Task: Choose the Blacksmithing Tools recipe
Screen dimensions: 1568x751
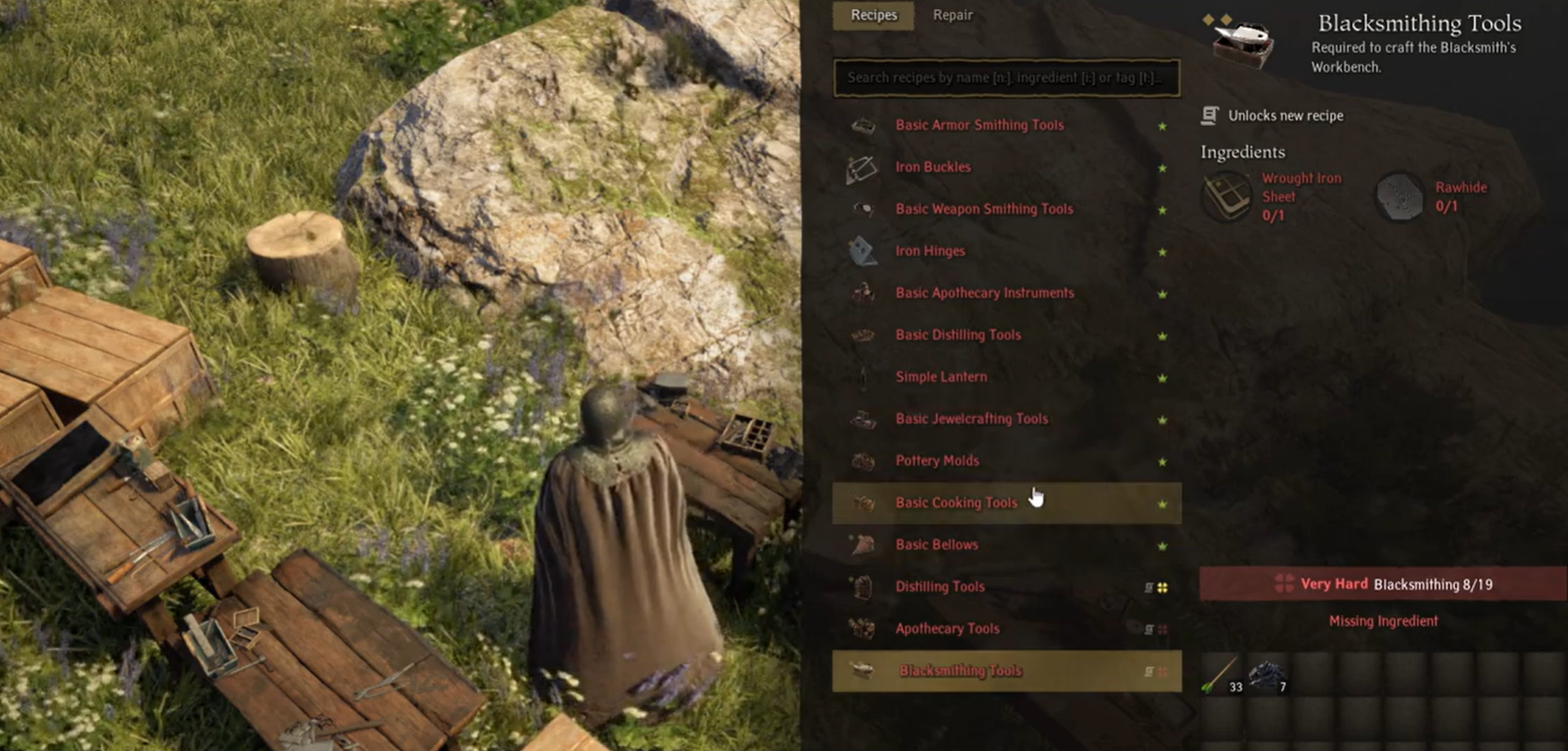Action: pos(960,671)
